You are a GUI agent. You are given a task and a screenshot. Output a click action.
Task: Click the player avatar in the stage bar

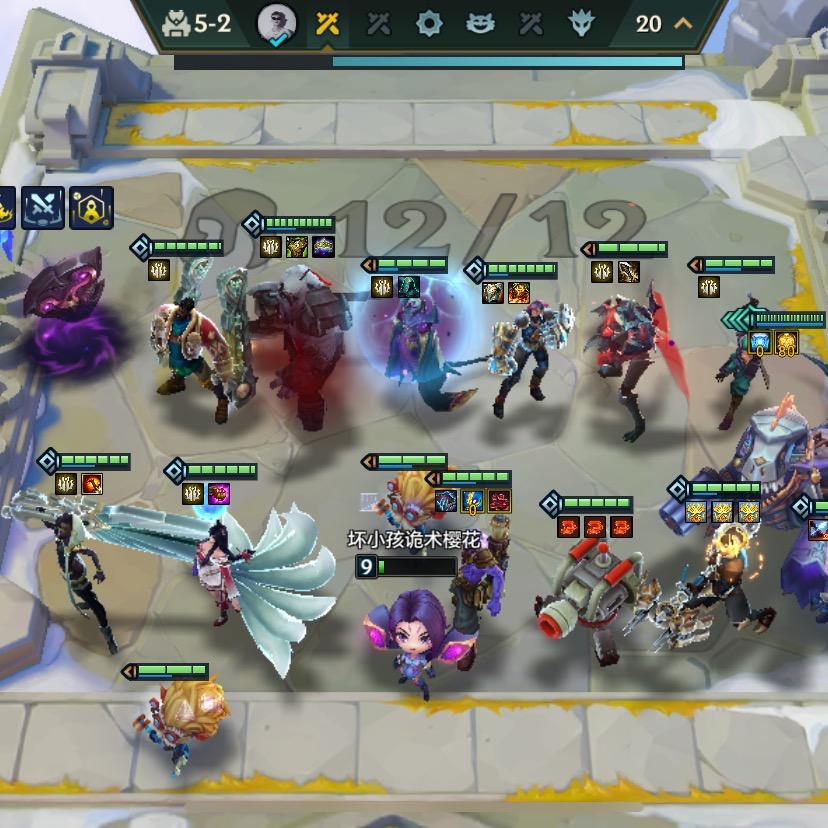click(276, 23)
